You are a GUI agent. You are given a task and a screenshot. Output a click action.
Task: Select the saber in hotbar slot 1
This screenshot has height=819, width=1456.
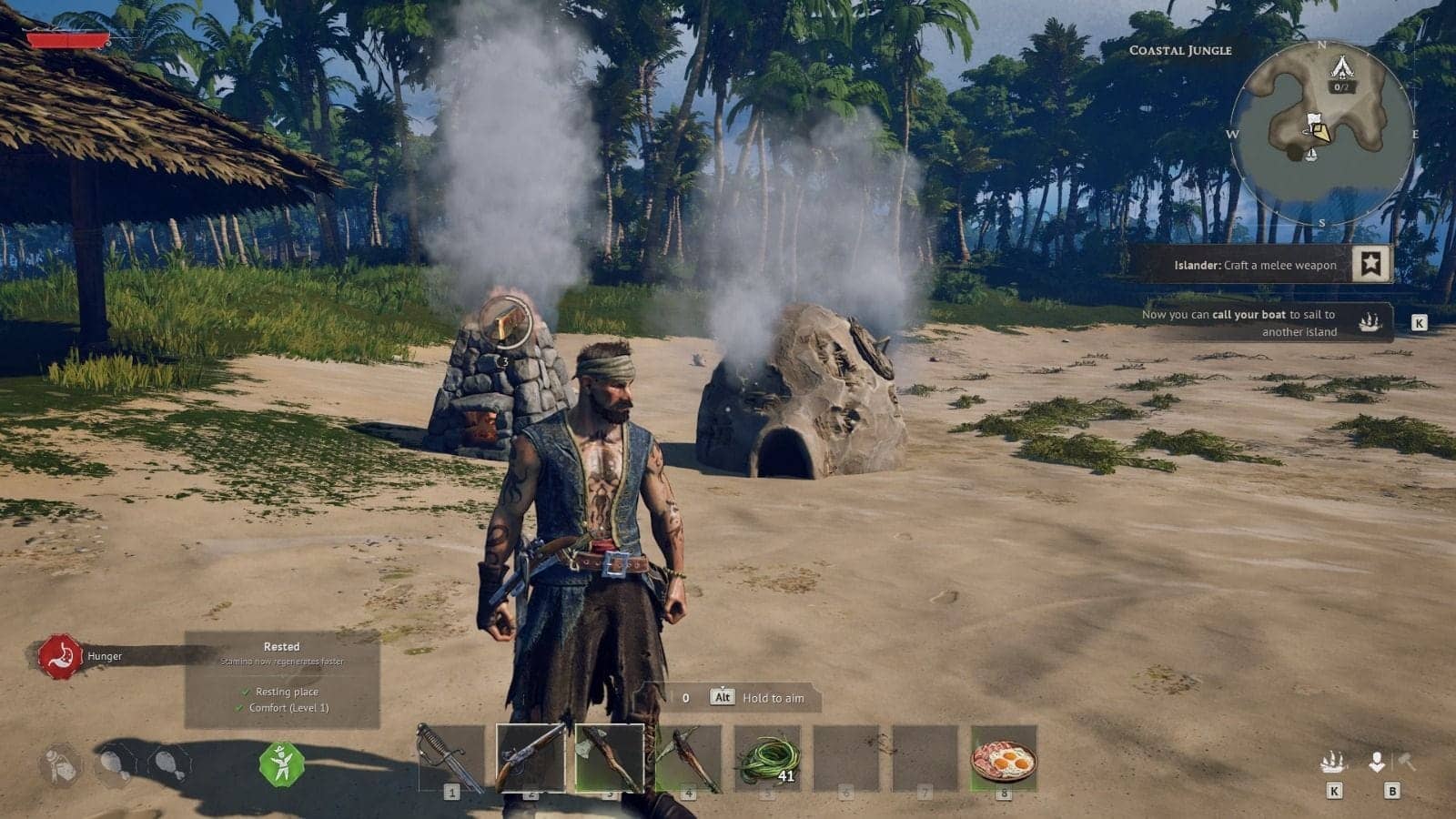[x=450, y=758]
